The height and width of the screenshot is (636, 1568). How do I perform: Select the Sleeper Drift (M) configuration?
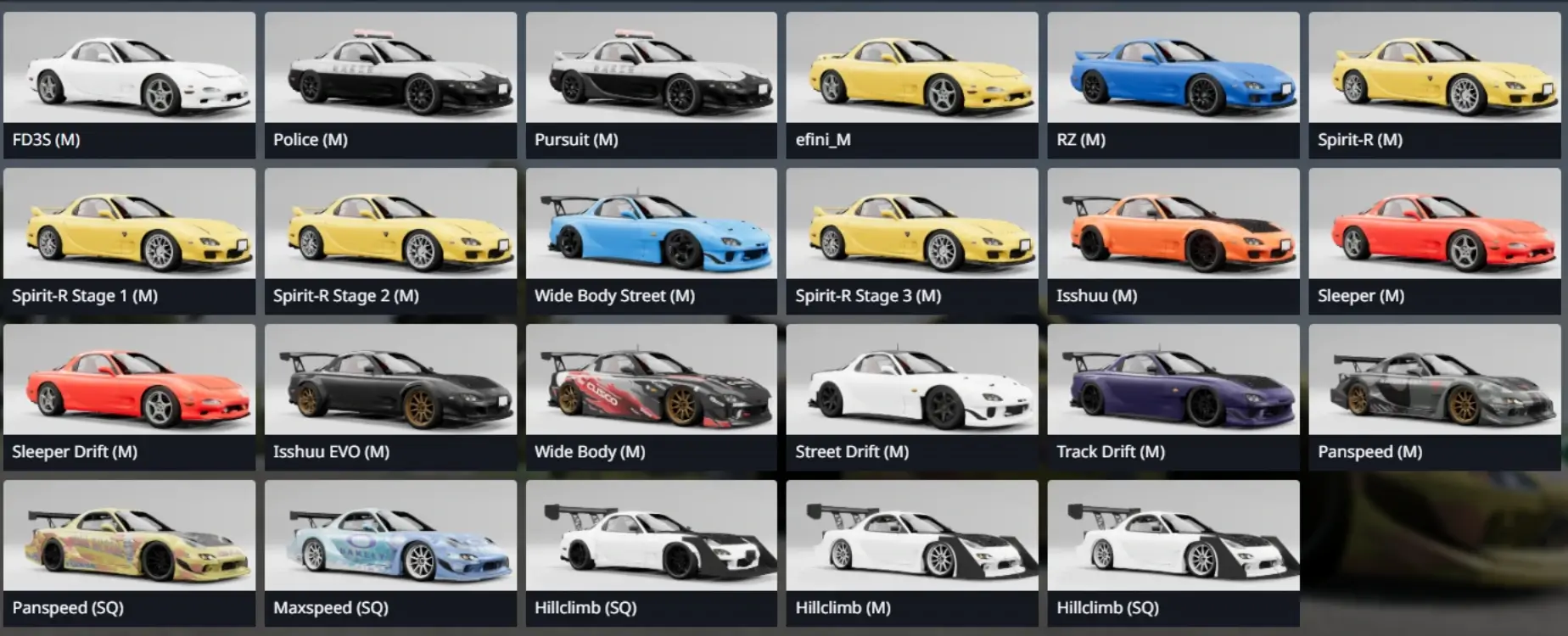[x=129, y=397]
